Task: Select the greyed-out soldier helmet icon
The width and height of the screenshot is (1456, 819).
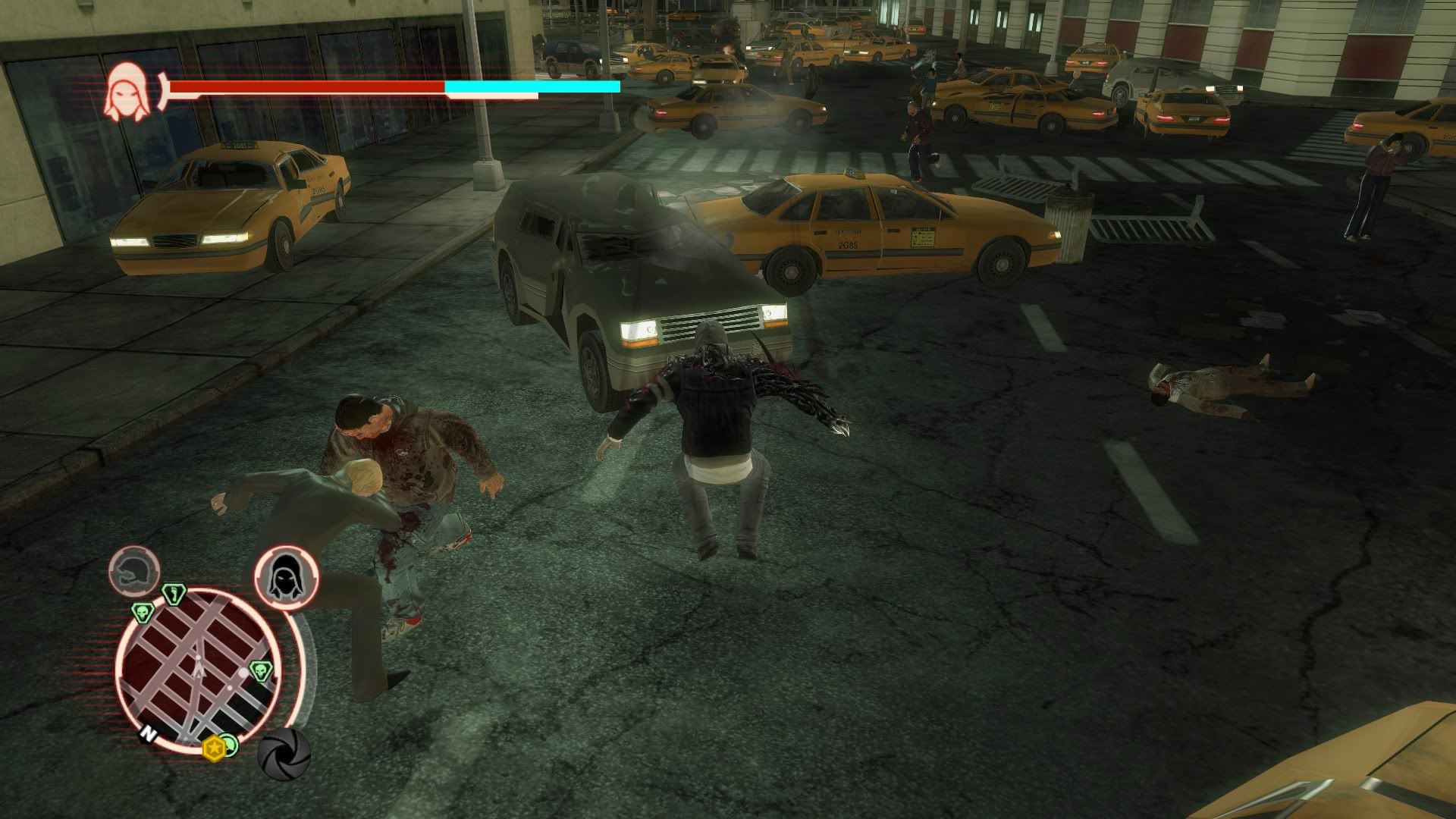Action: (x=134, y=570)
